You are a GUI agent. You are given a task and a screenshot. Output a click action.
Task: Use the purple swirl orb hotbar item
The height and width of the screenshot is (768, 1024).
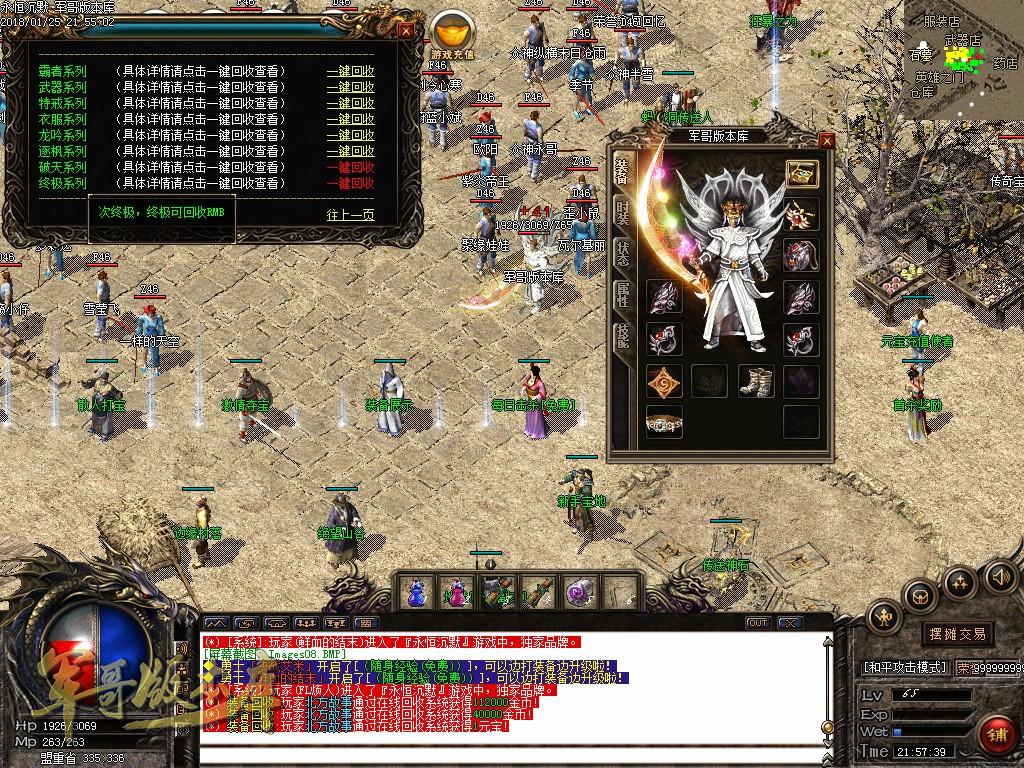[579, 592]
